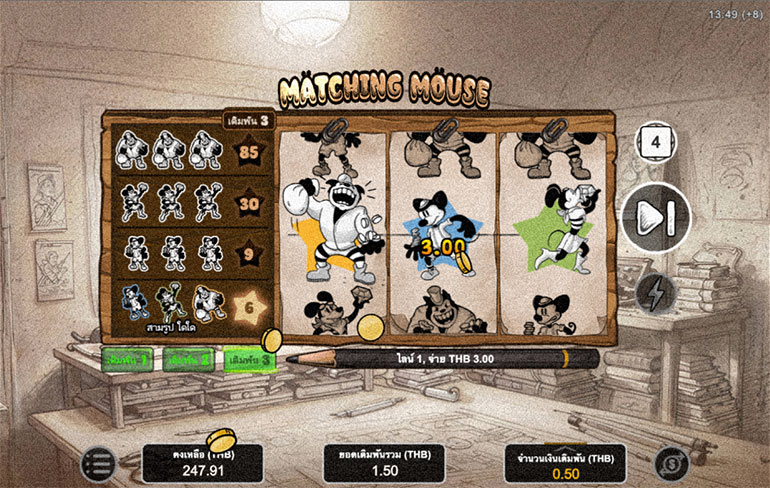The height and width of the screenshot is (488, 770).
Task: Select the bet level 3 button
Action: pyautogui.click(x=248, y=359)
